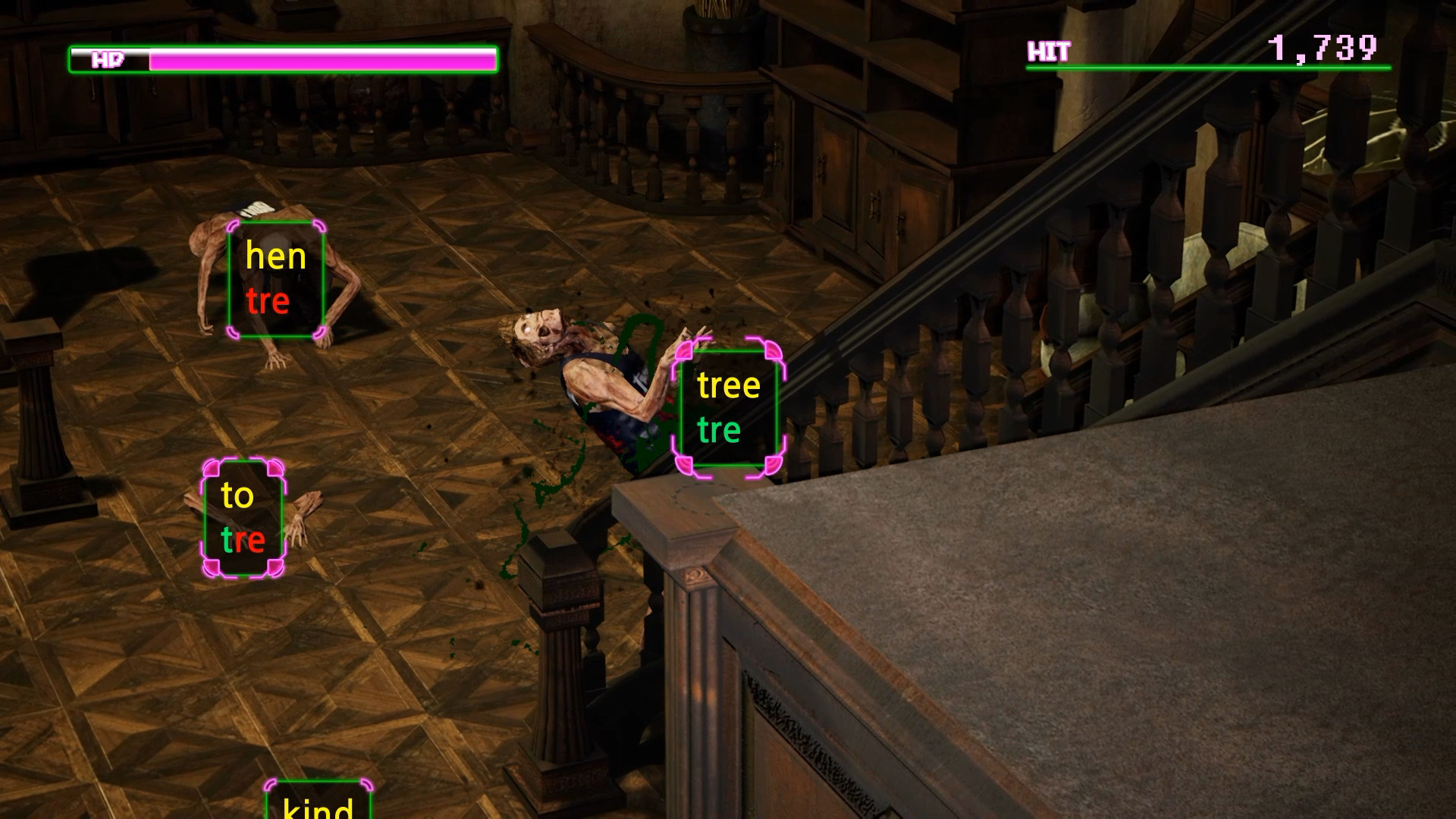This screenshot has height=819, width=1456.
Task: Select the red 'tre' text in the 'hen' box
Action: pos(267,302)
